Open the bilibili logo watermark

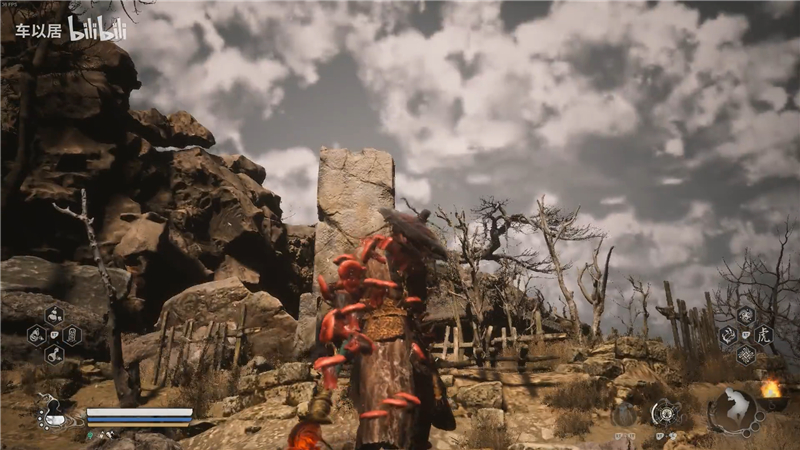pos(97,29)
